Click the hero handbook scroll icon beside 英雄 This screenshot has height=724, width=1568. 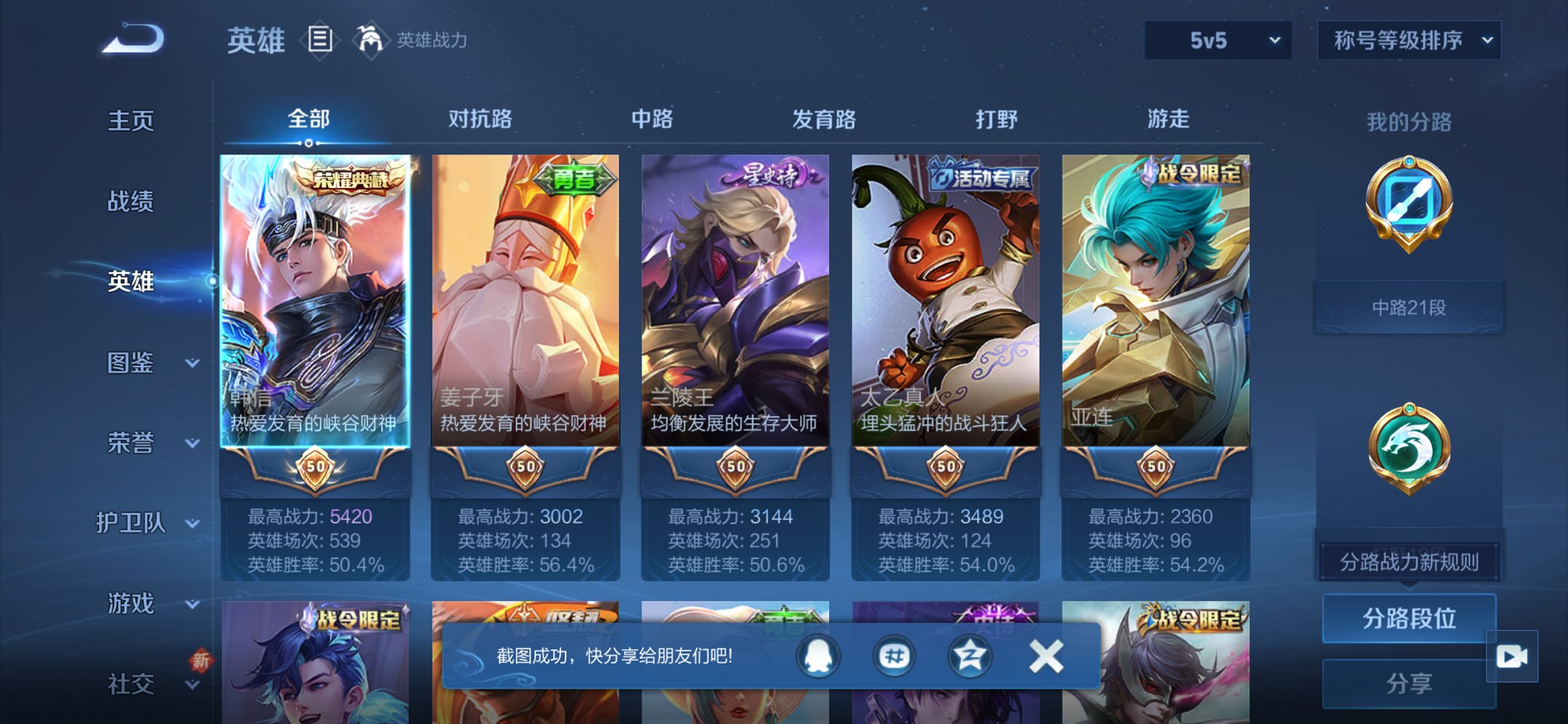319,40
